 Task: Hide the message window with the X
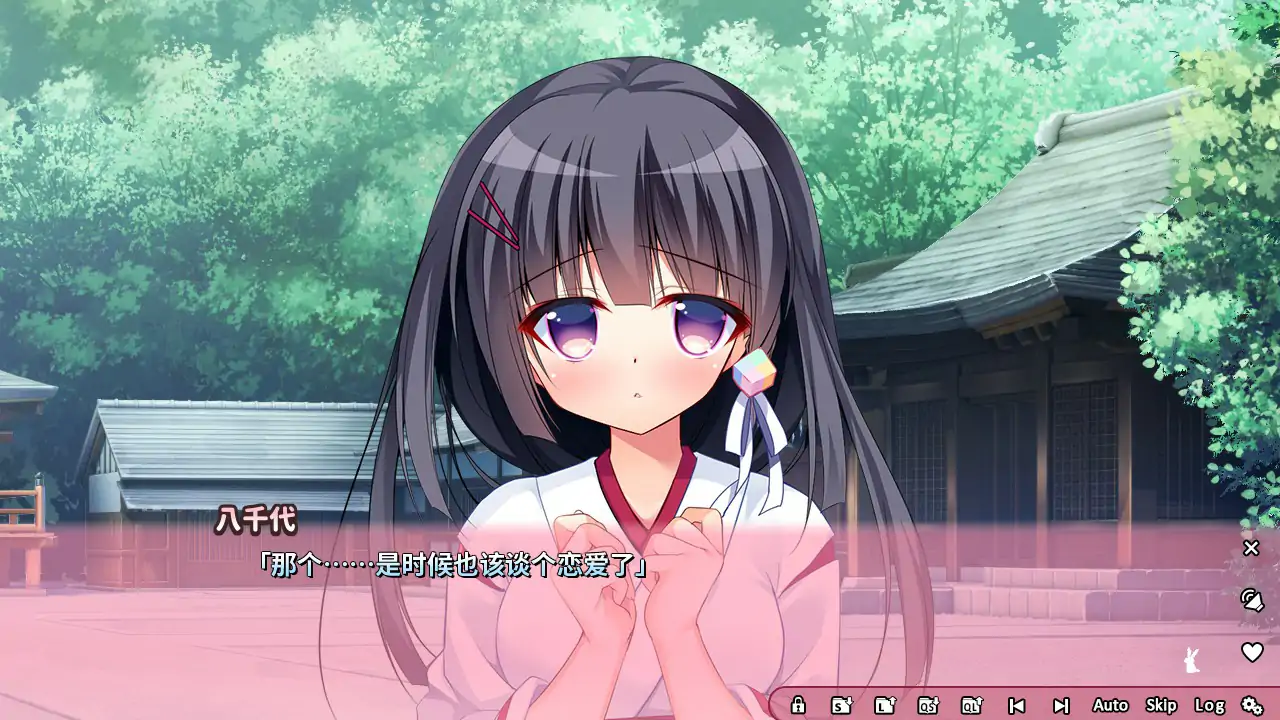pos(1250,547)
